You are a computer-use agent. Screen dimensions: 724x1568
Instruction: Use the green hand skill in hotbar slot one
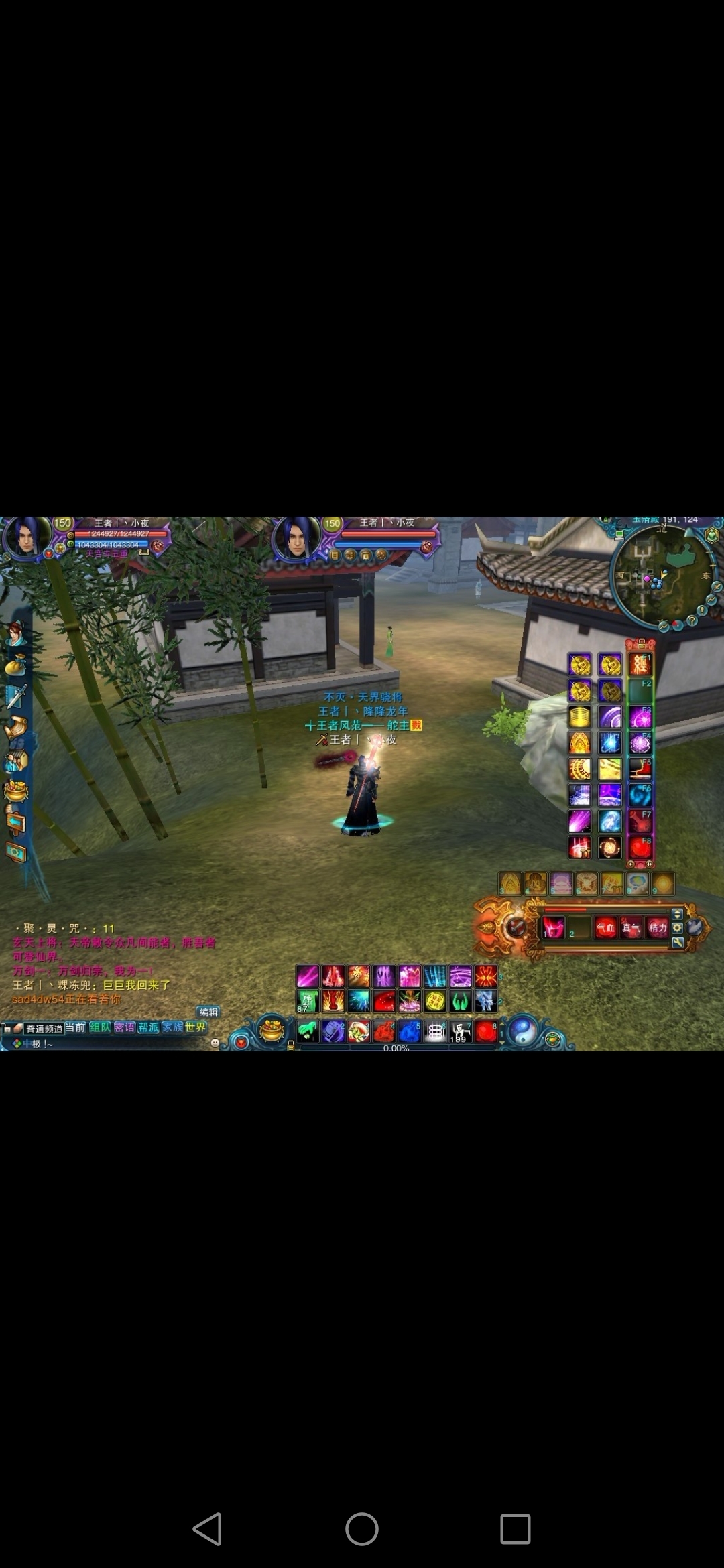tap(308, 1031)
